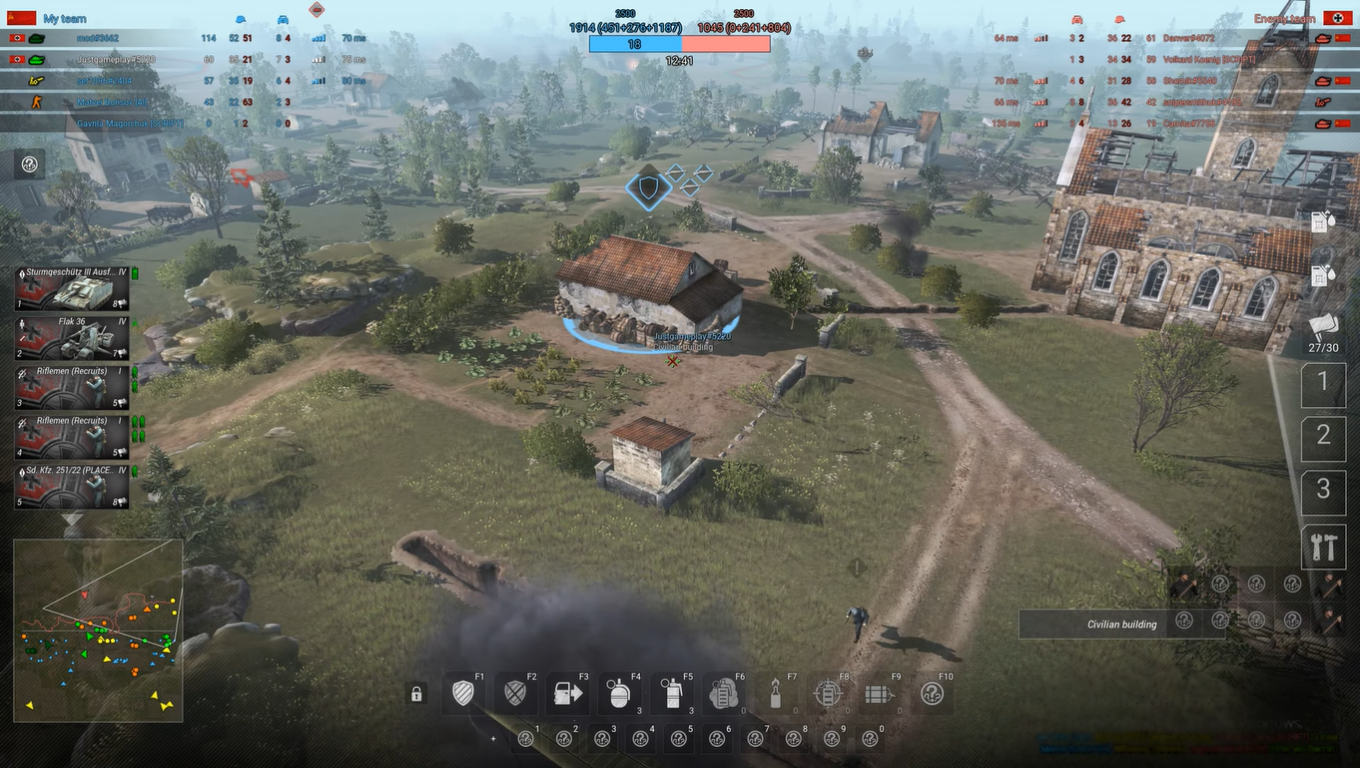Choose the first Riflemen (Recruits) squad card
The height and width of the screenshot is (768, 1360).
[x=70, y=388]
